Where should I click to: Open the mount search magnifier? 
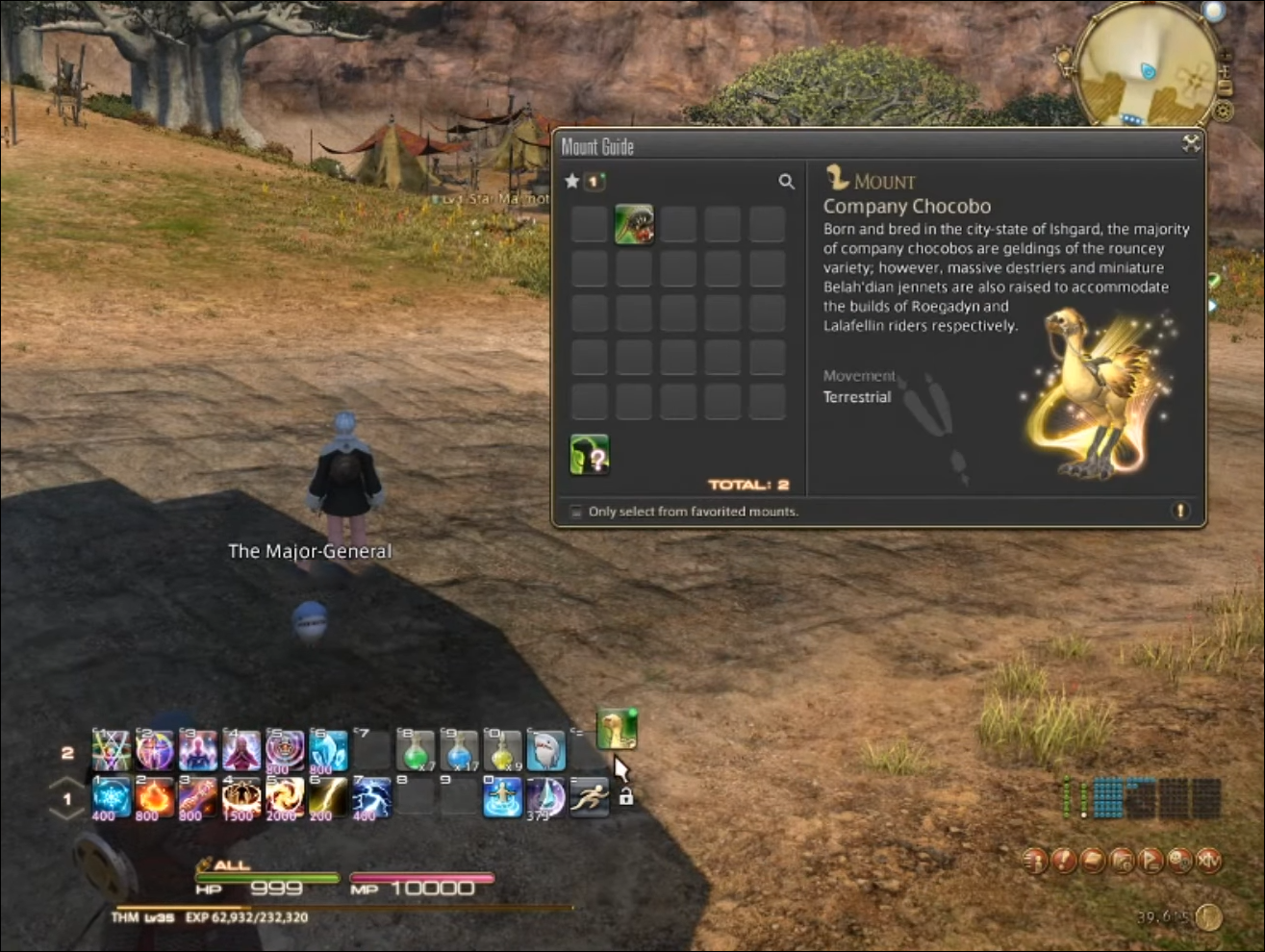click(x=786, y=182)
